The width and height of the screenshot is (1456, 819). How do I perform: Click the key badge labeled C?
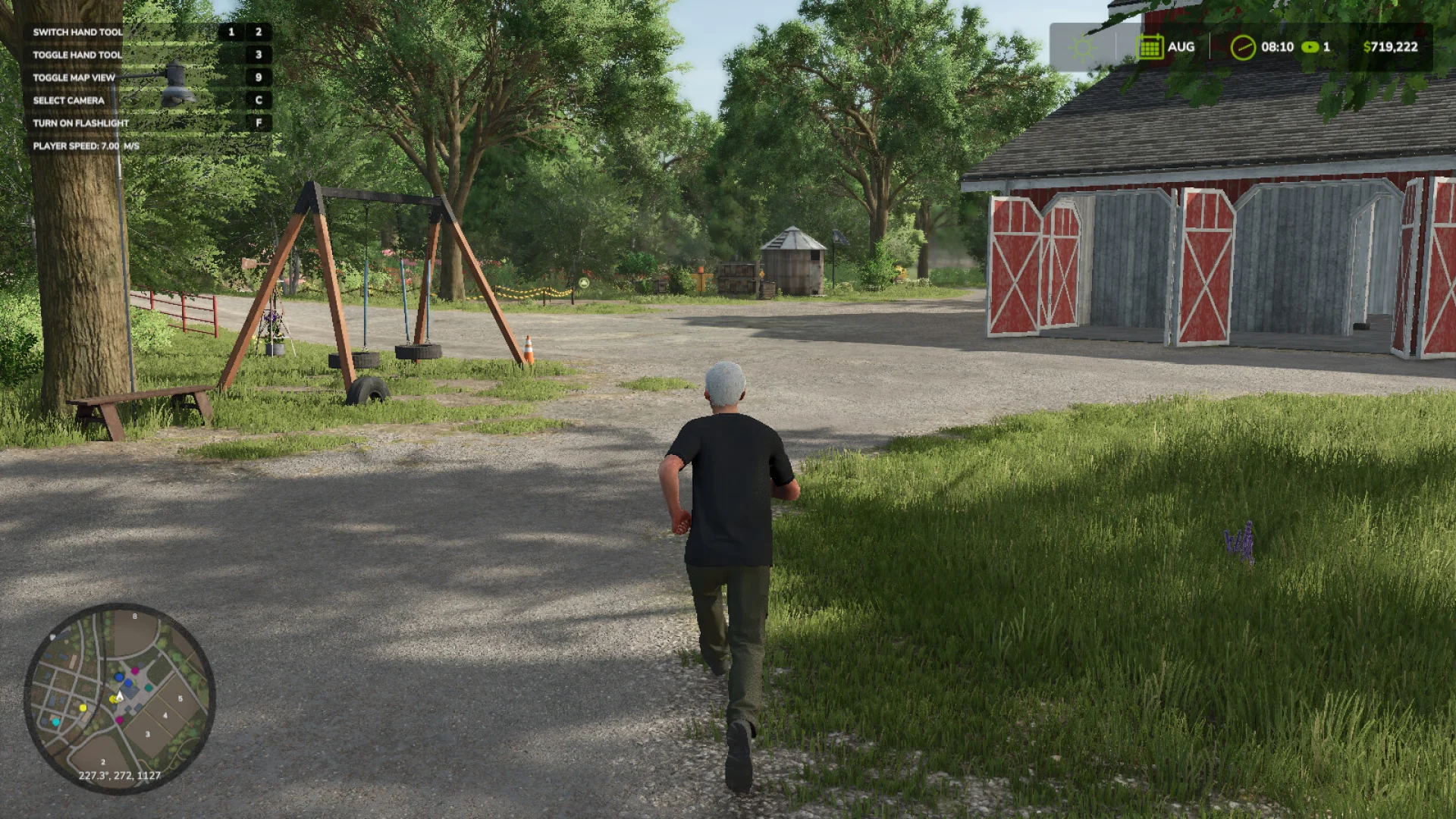click(258, 99)
